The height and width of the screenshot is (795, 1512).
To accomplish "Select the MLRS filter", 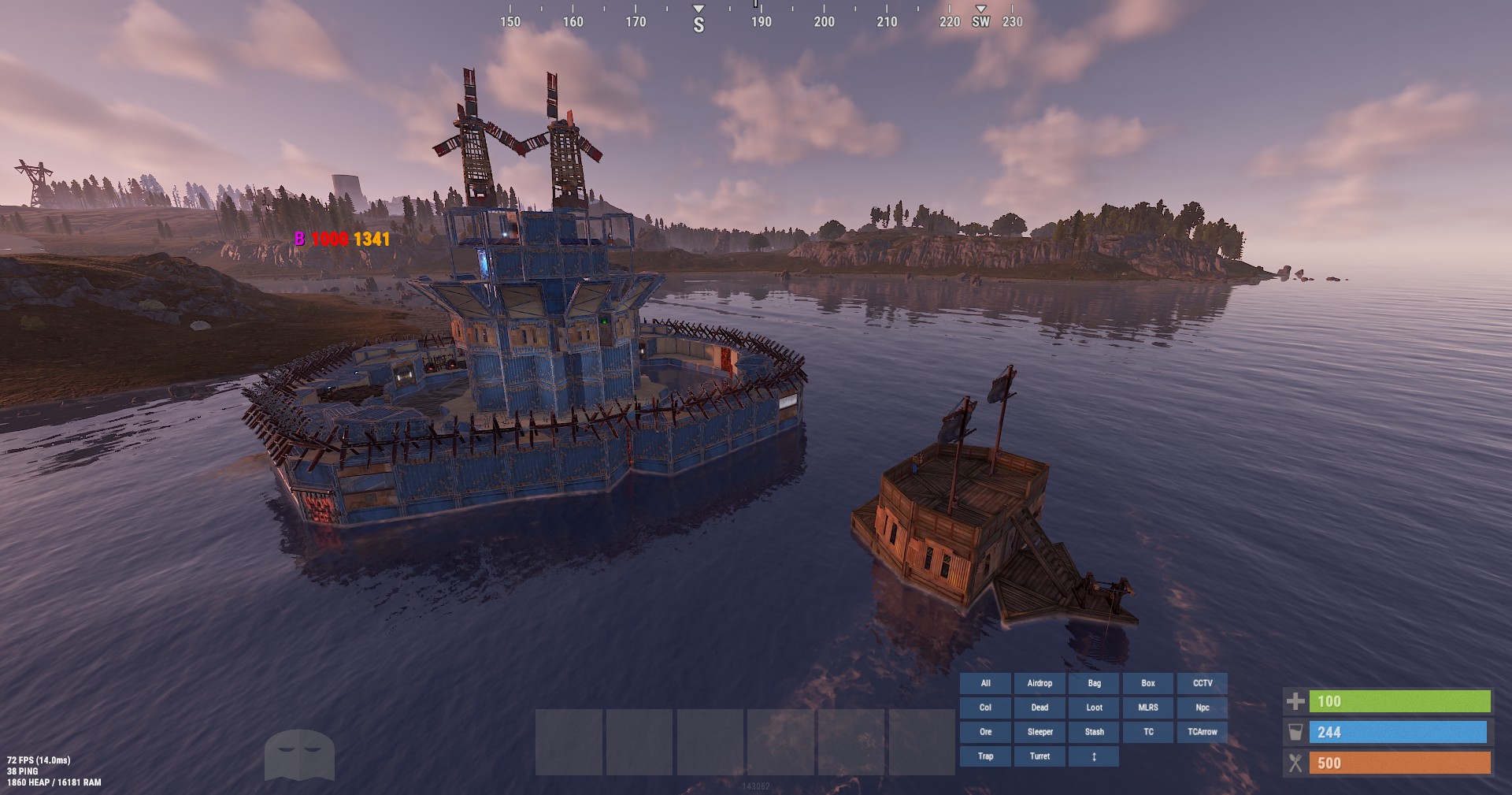I will click(x=1148, y=708).
